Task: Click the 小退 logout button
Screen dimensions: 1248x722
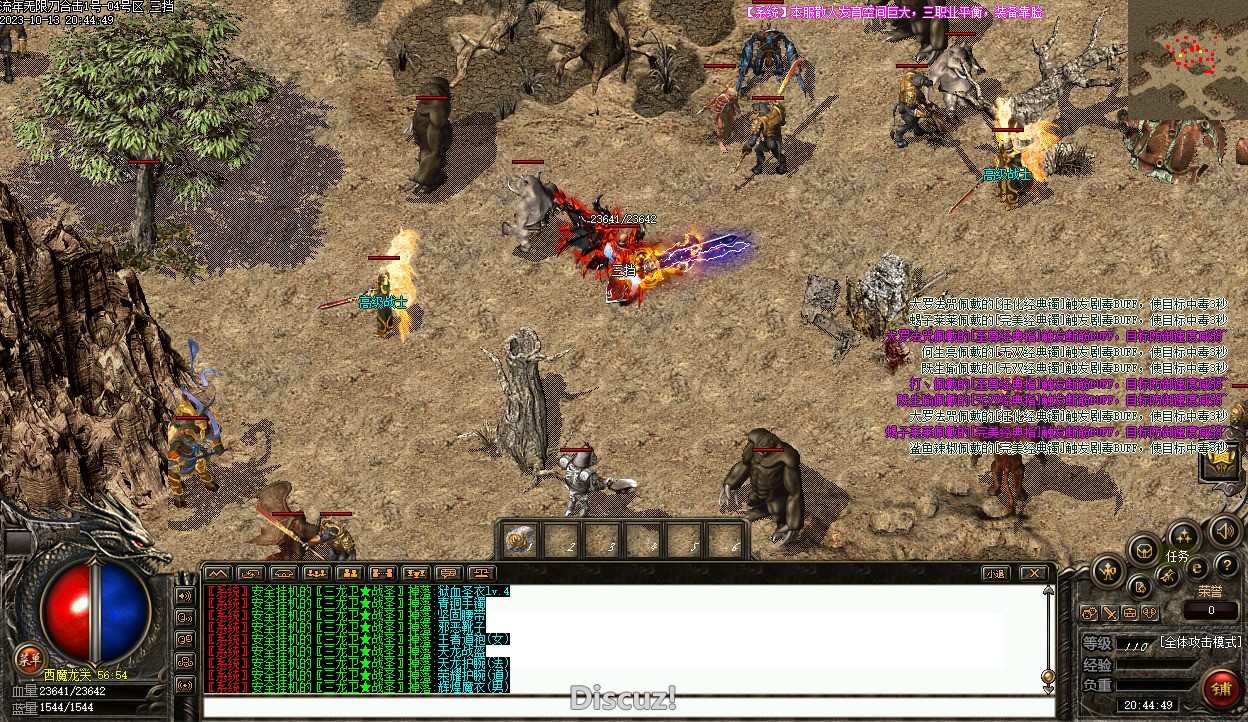Action: point(994,573)
